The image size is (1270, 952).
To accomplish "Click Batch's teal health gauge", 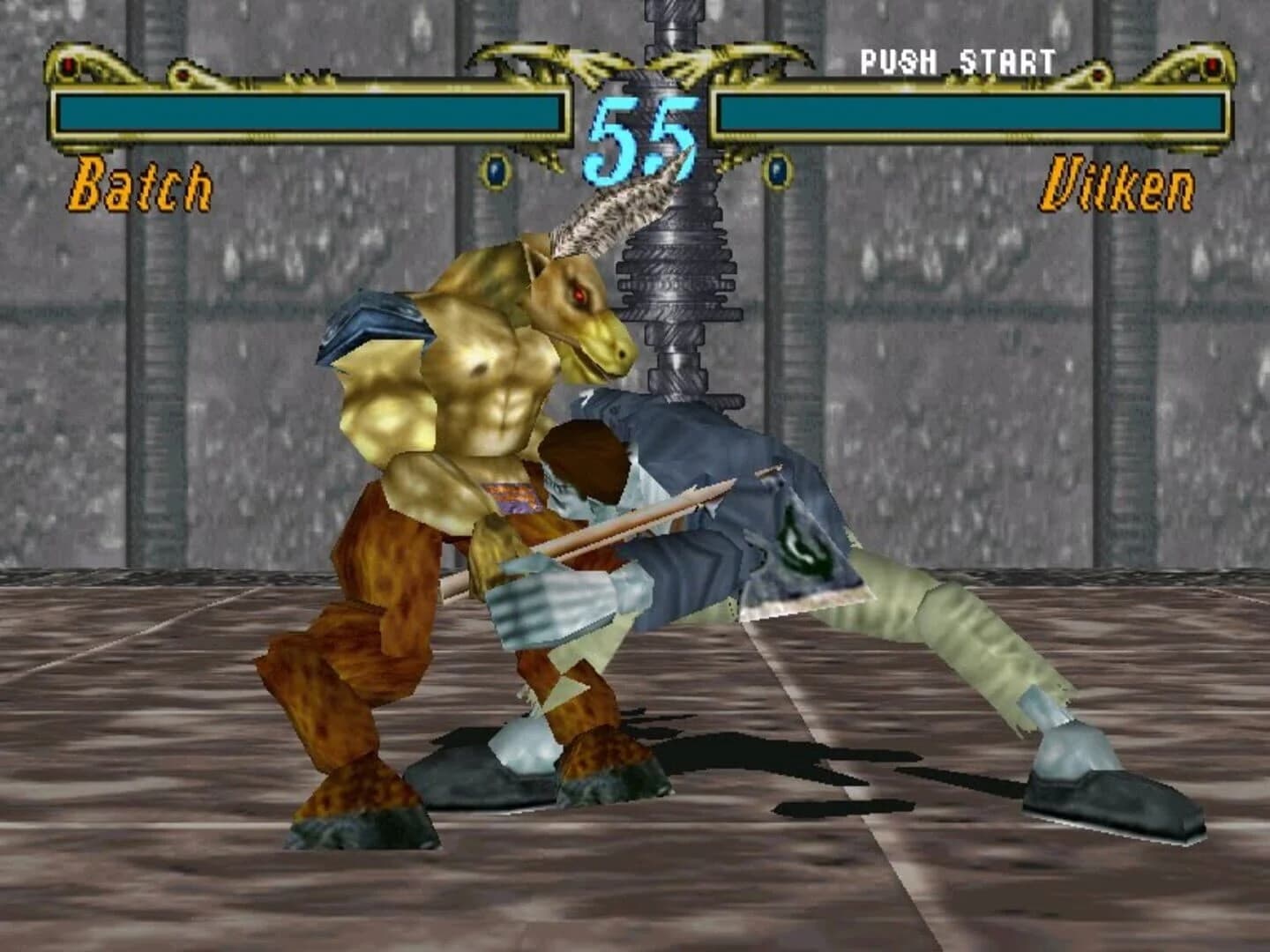I will click(309, 109).
